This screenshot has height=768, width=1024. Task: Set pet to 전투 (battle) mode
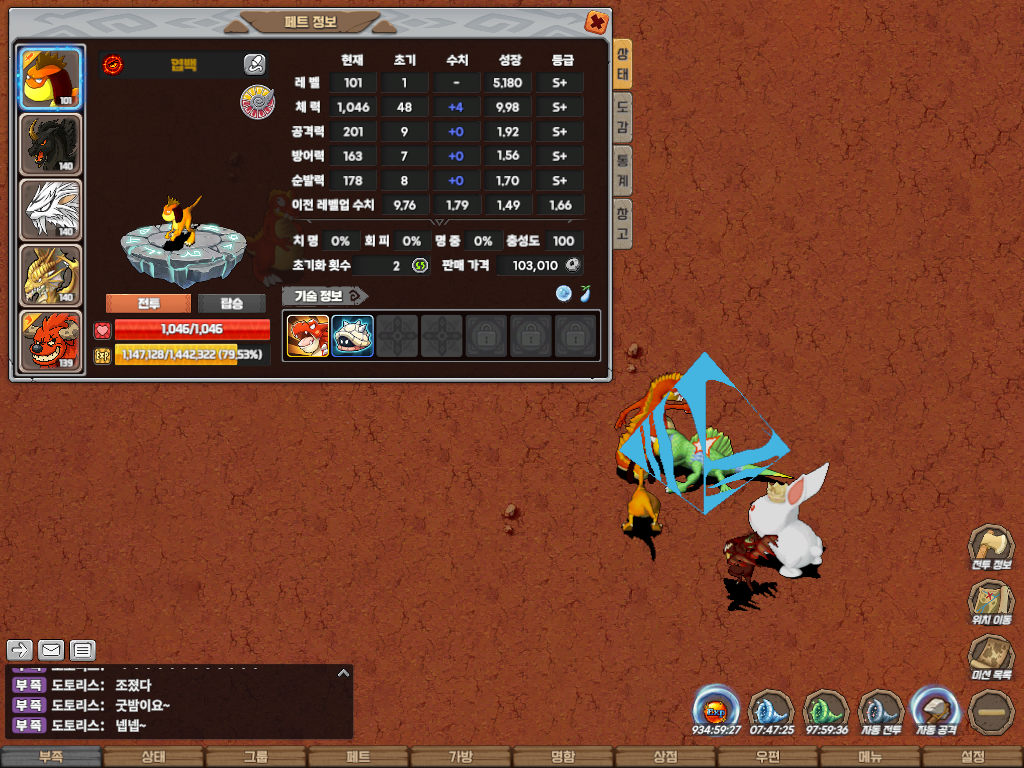tap(148, 304)
